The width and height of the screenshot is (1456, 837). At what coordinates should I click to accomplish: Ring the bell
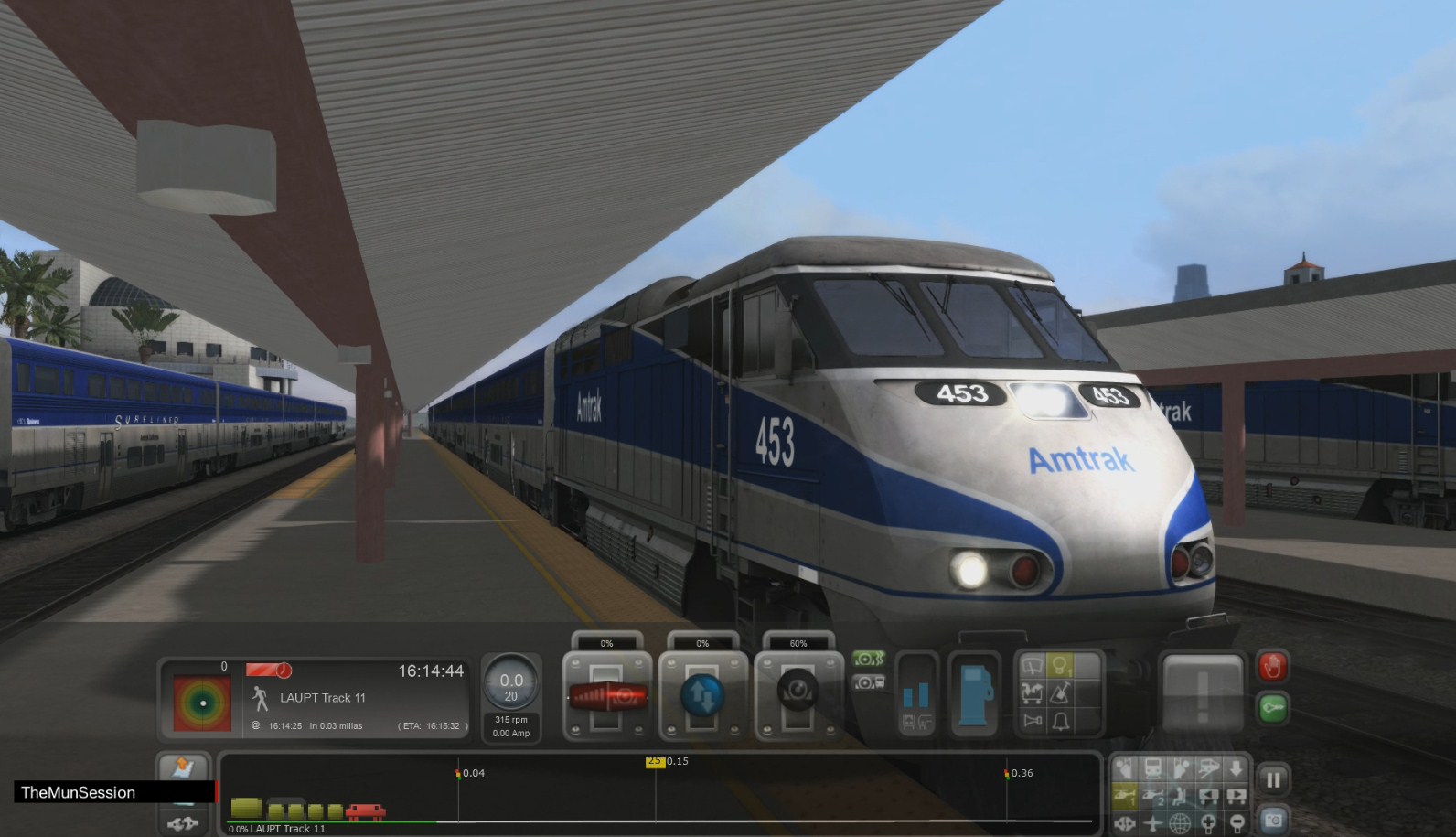tap(1059, 722)
